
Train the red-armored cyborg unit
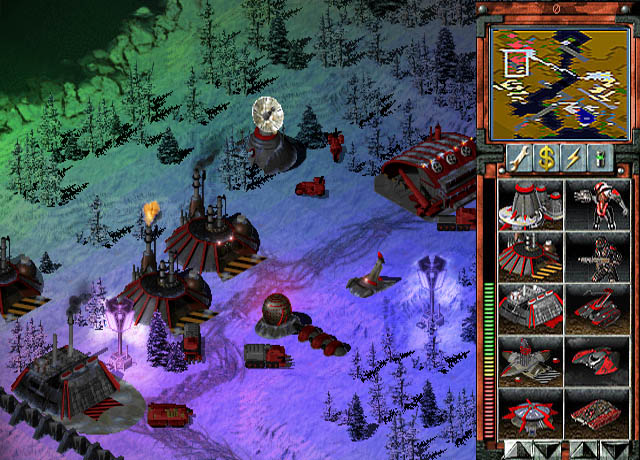click(597, 204)
